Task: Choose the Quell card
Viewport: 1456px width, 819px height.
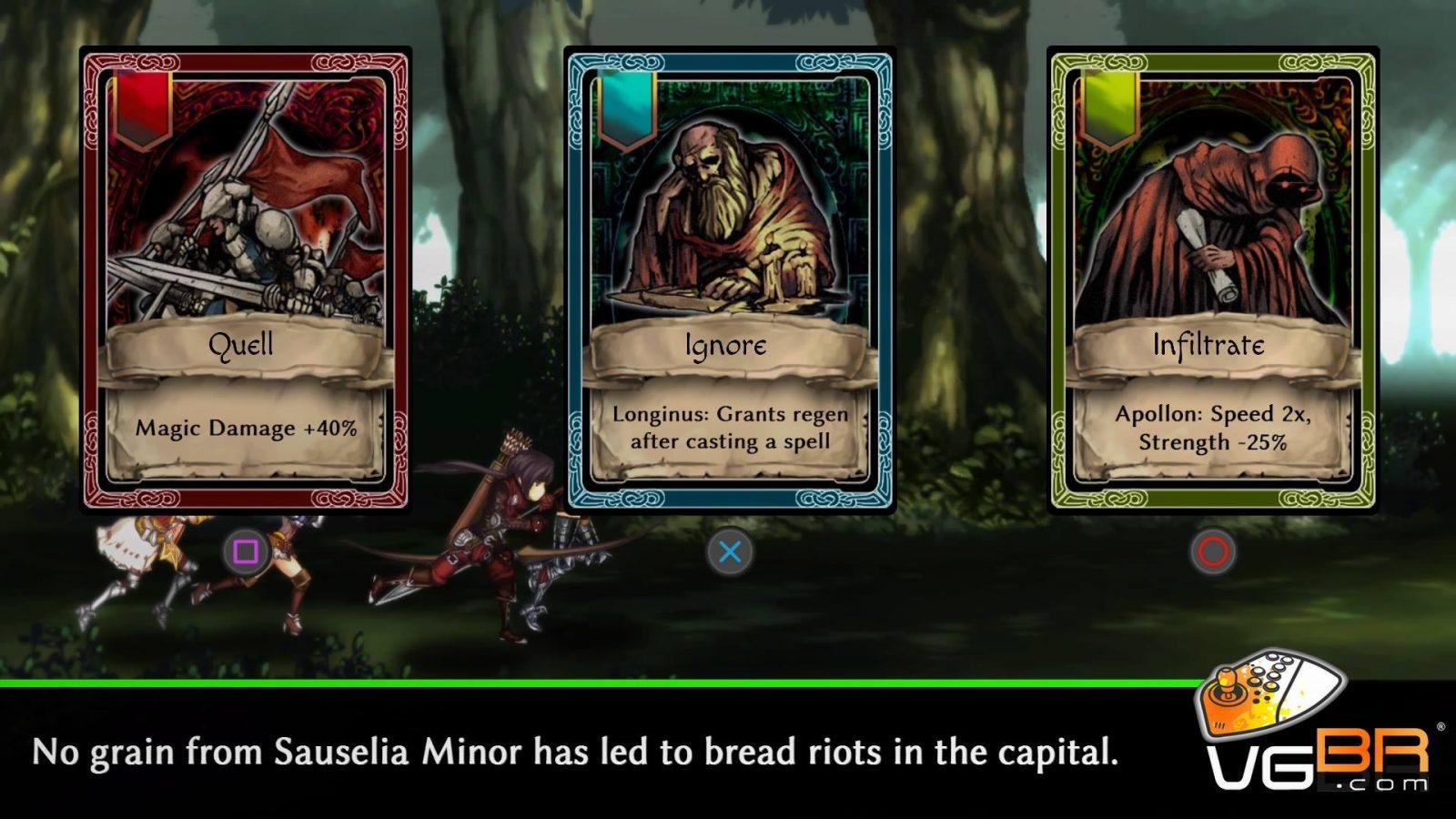Action: point(245,280)
